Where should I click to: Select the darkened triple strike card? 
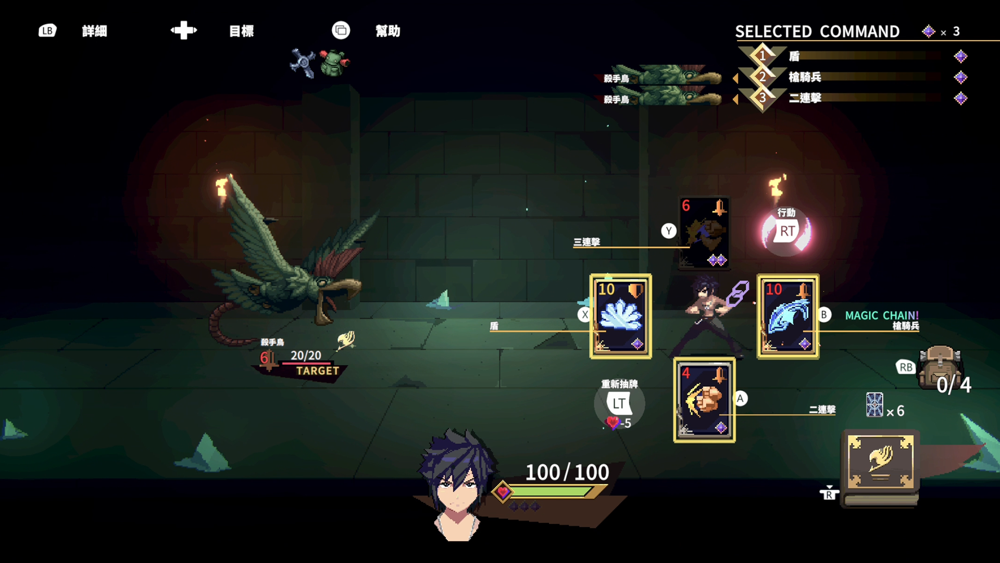pos(704,234)
